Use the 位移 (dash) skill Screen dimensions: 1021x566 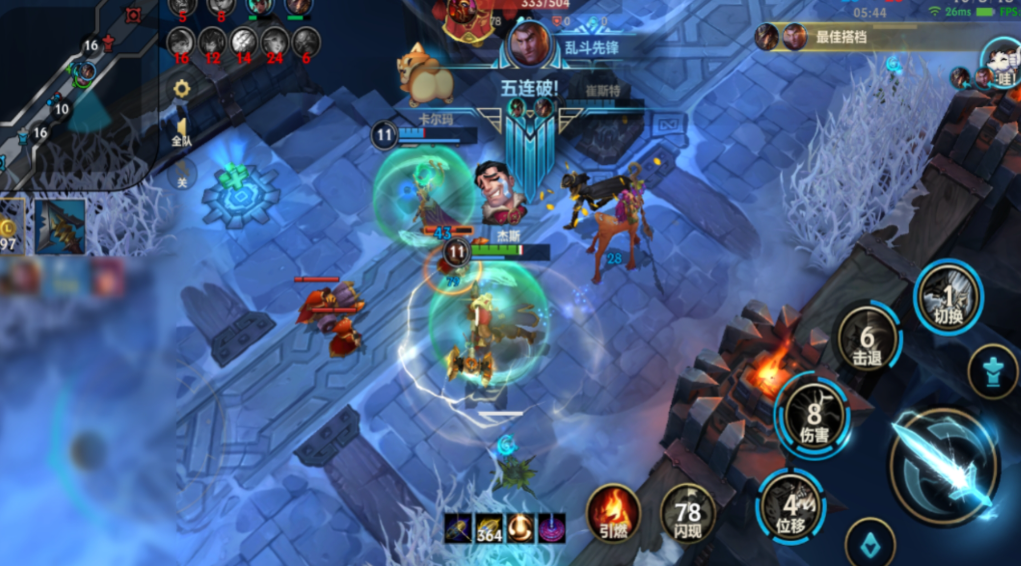tap(791, 506)
